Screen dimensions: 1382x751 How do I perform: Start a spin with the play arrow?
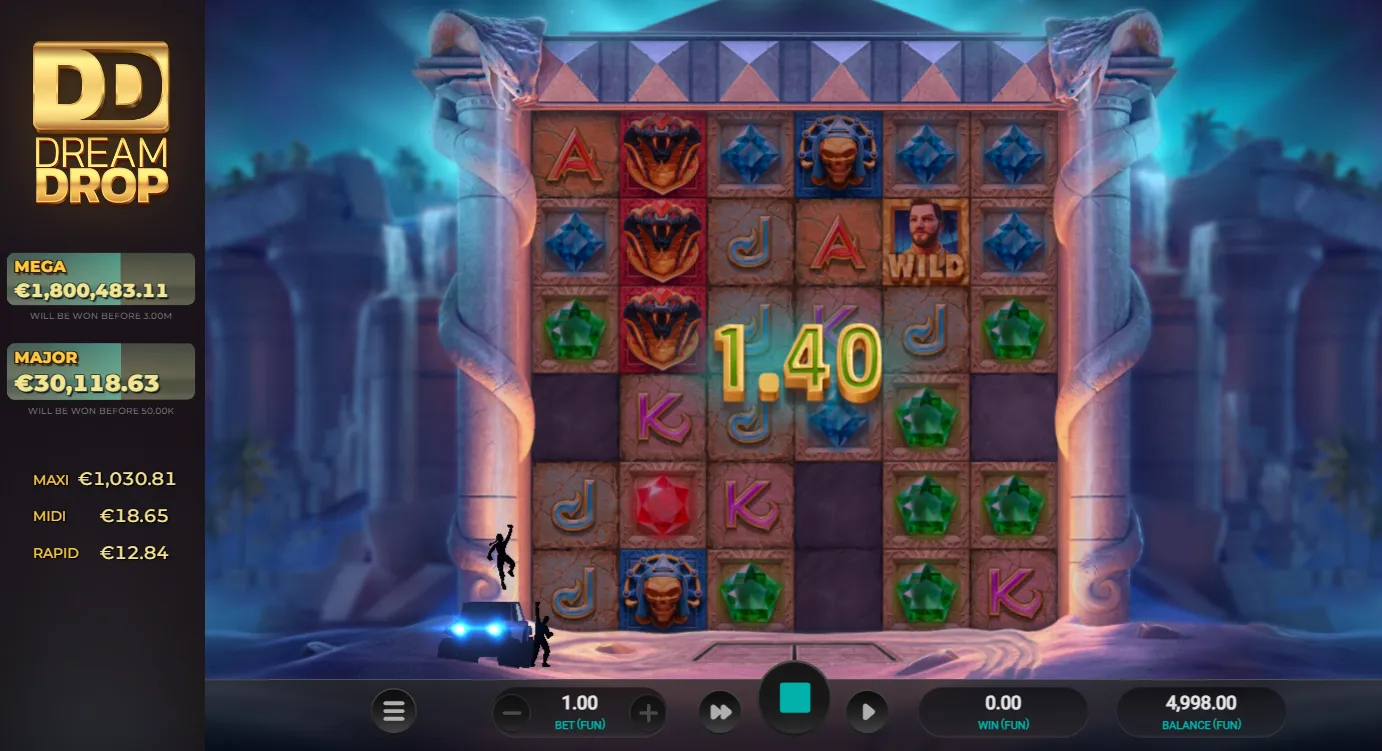point(867,711)
